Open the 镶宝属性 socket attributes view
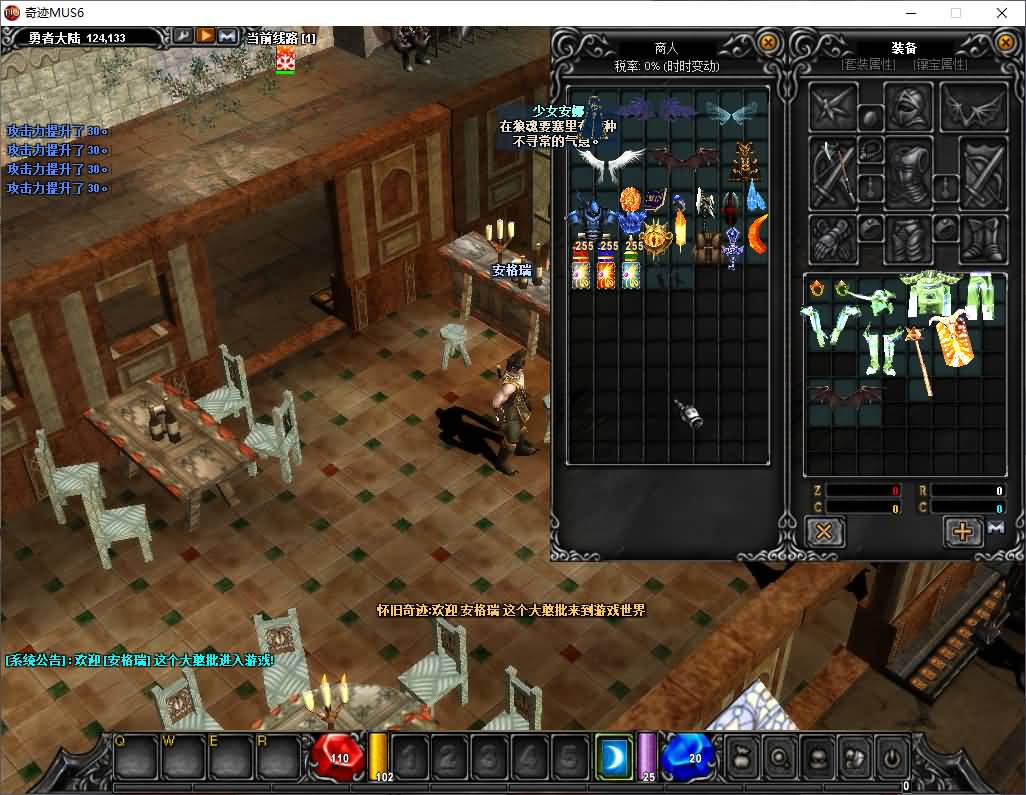Image resolution: width=1026 pixels, height=795 pixels. coord(940,65)
